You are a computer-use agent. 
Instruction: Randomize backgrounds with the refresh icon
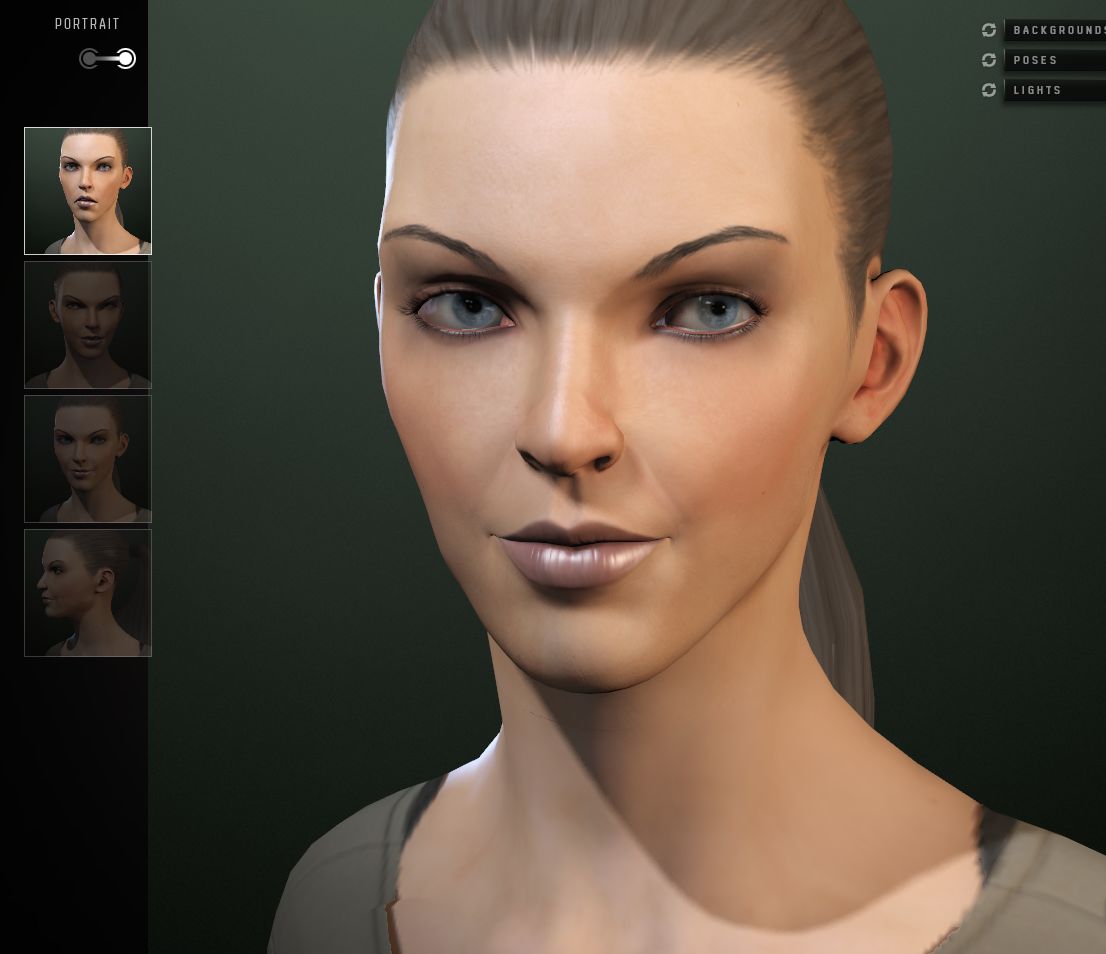click(x=989, y=31)
